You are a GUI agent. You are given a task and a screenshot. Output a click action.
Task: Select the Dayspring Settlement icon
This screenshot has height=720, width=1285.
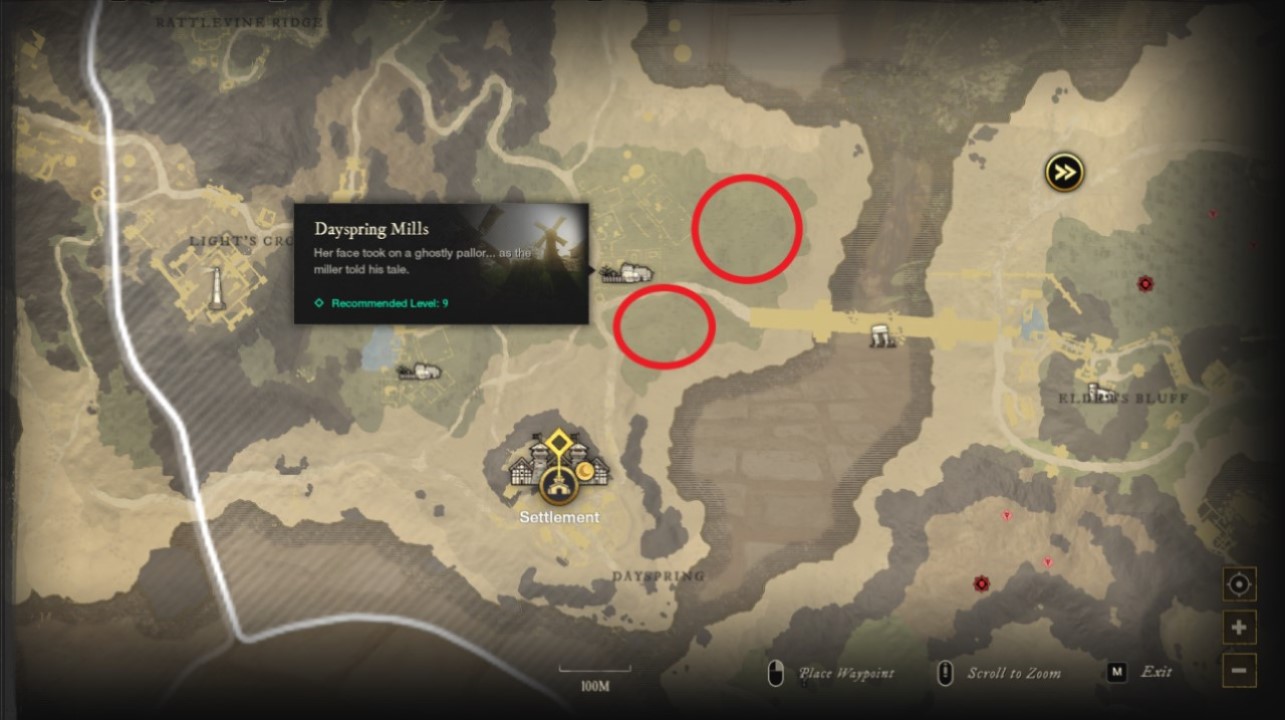559,488
